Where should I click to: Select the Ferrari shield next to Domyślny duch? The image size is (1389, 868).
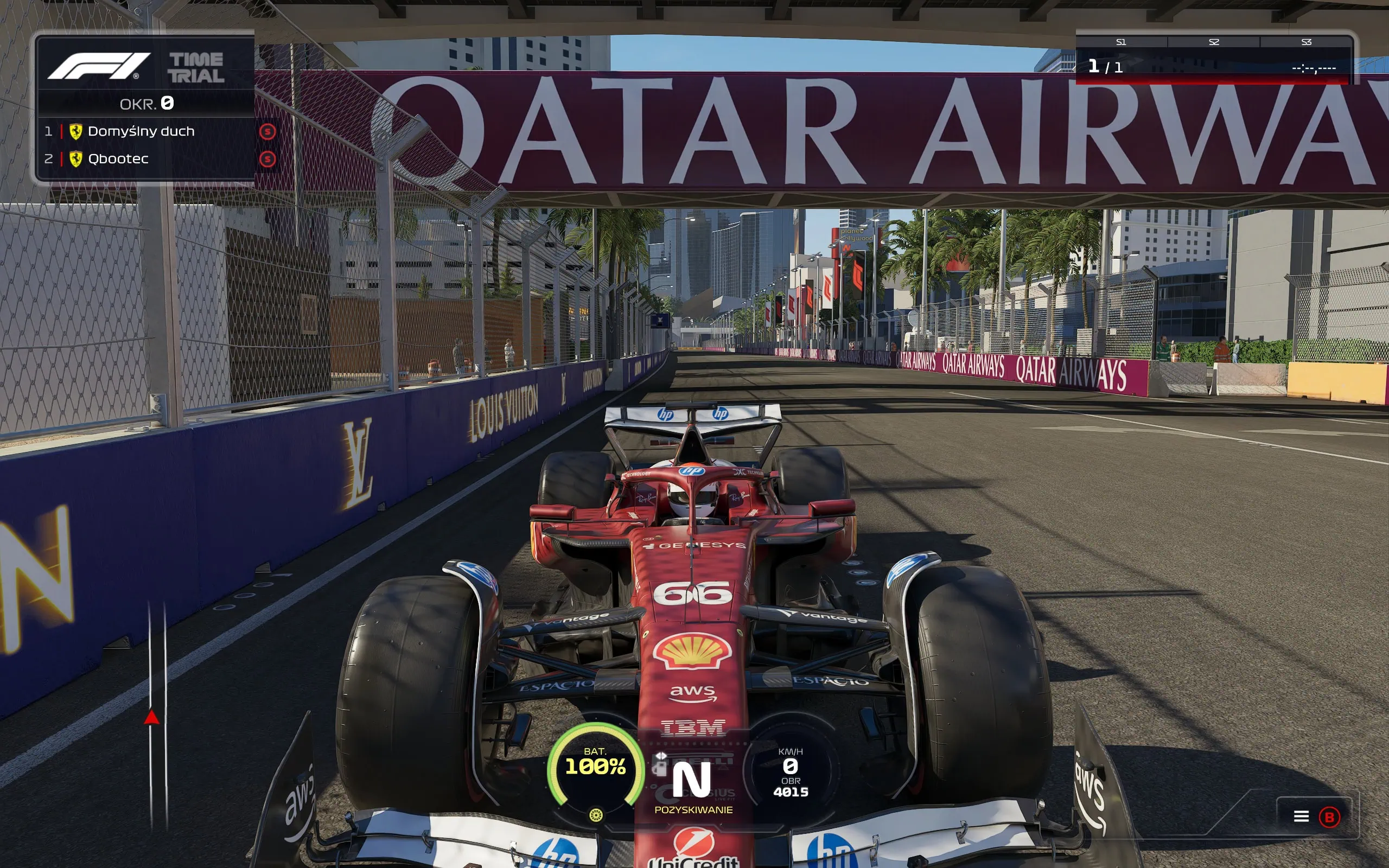coord(75,131)
